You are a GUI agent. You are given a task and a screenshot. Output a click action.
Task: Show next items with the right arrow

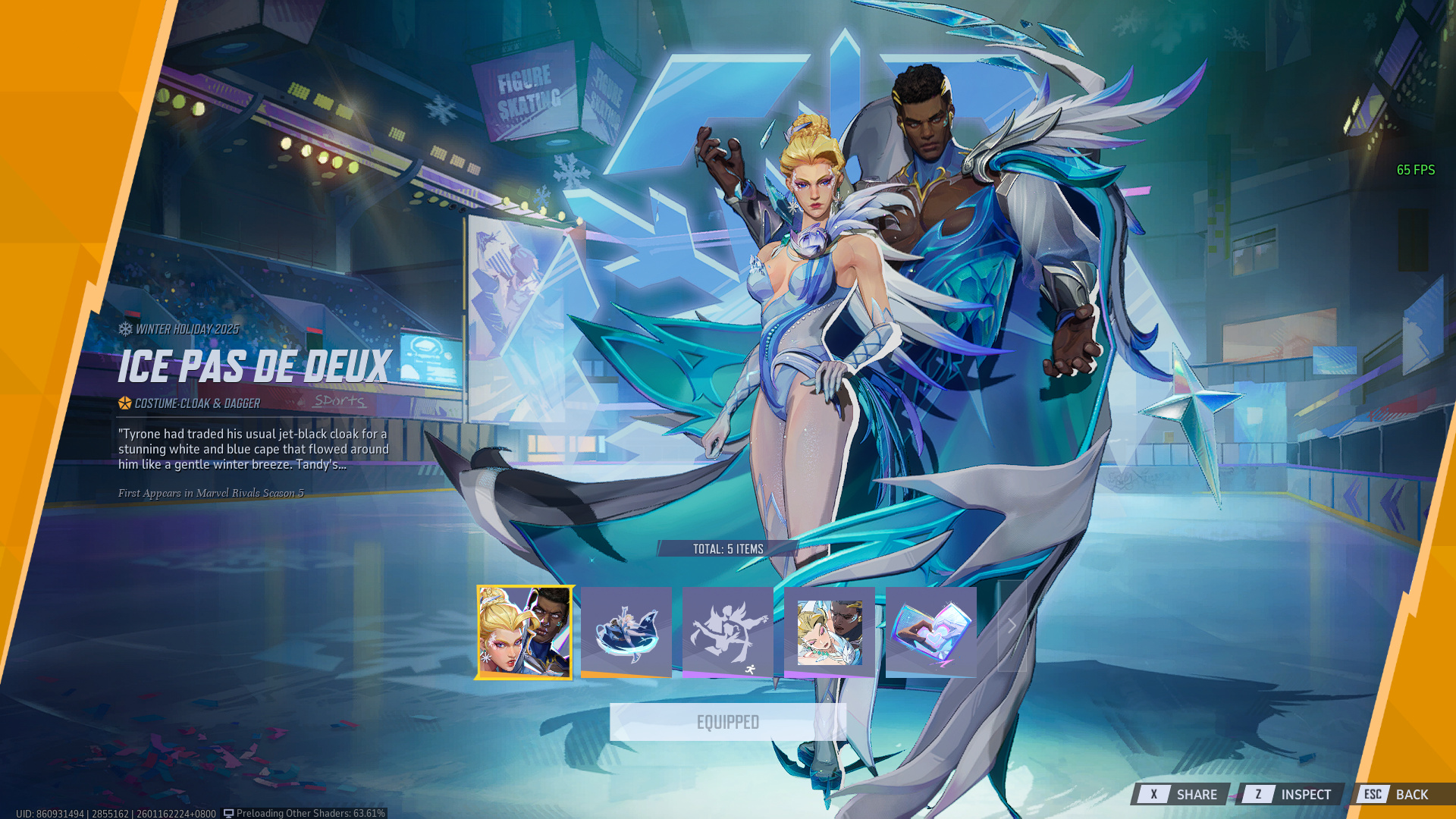1012,626
